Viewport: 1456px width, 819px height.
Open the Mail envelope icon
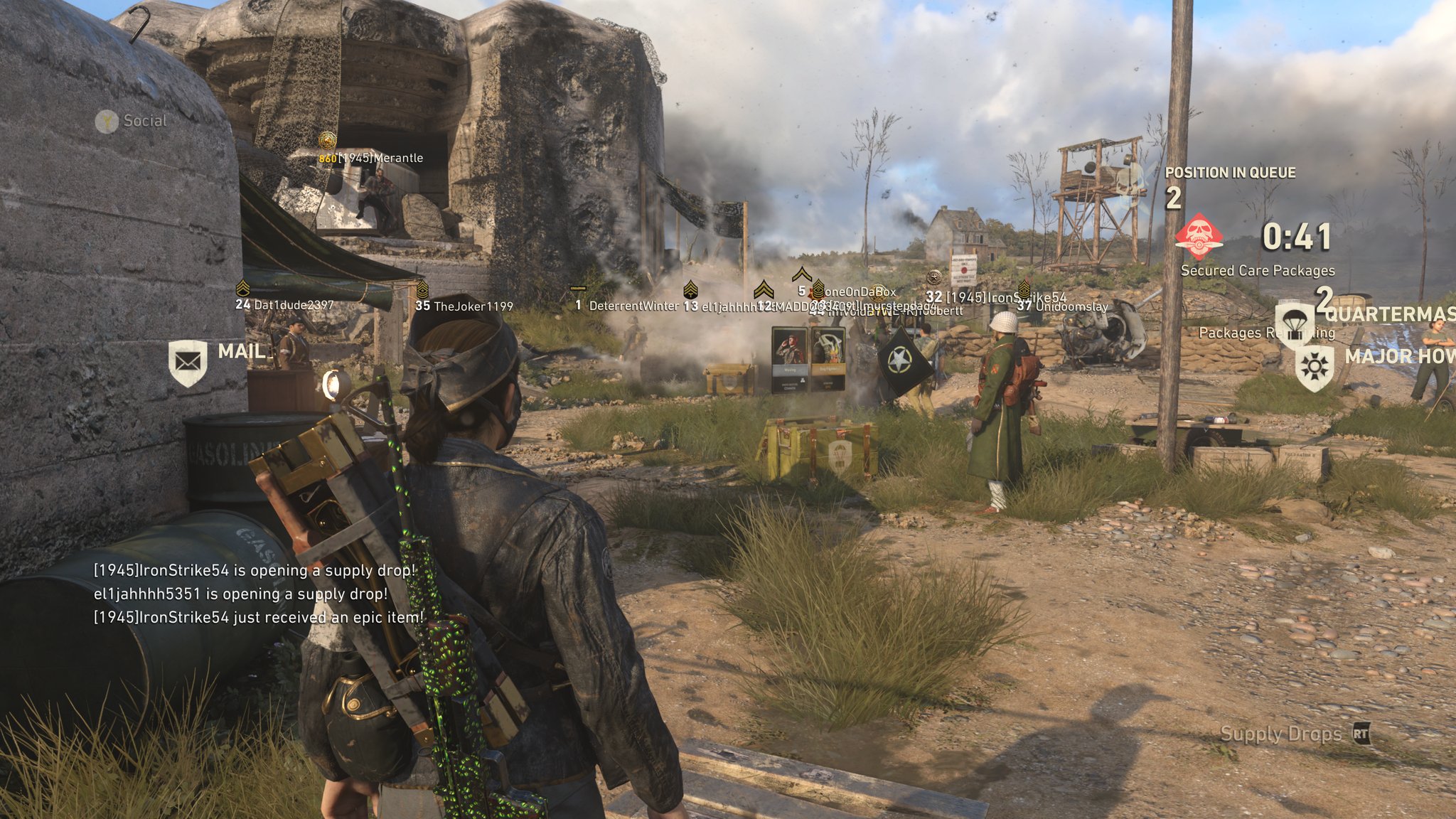point(186,361)
